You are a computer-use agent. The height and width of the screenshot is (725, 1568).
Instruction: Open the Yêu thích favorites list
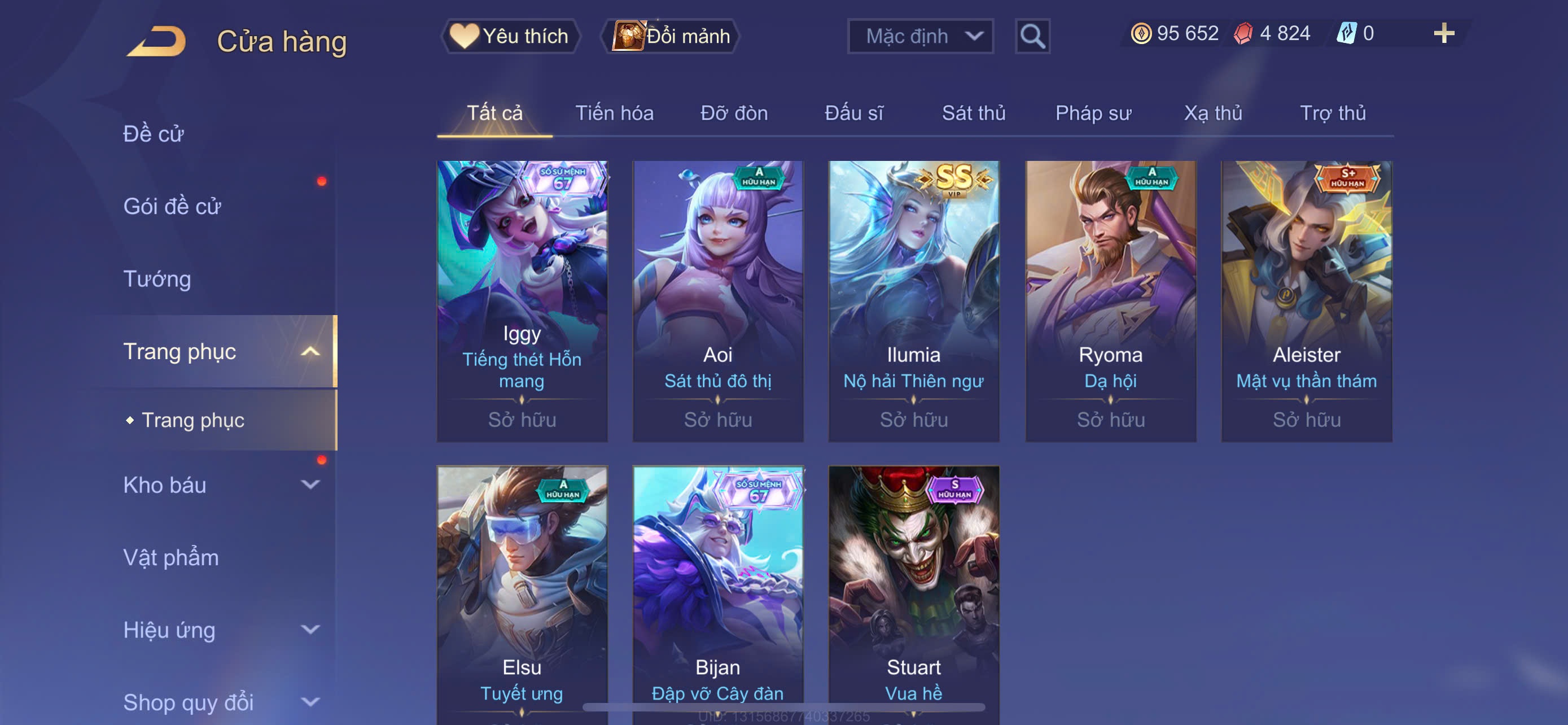pos(510,36)
